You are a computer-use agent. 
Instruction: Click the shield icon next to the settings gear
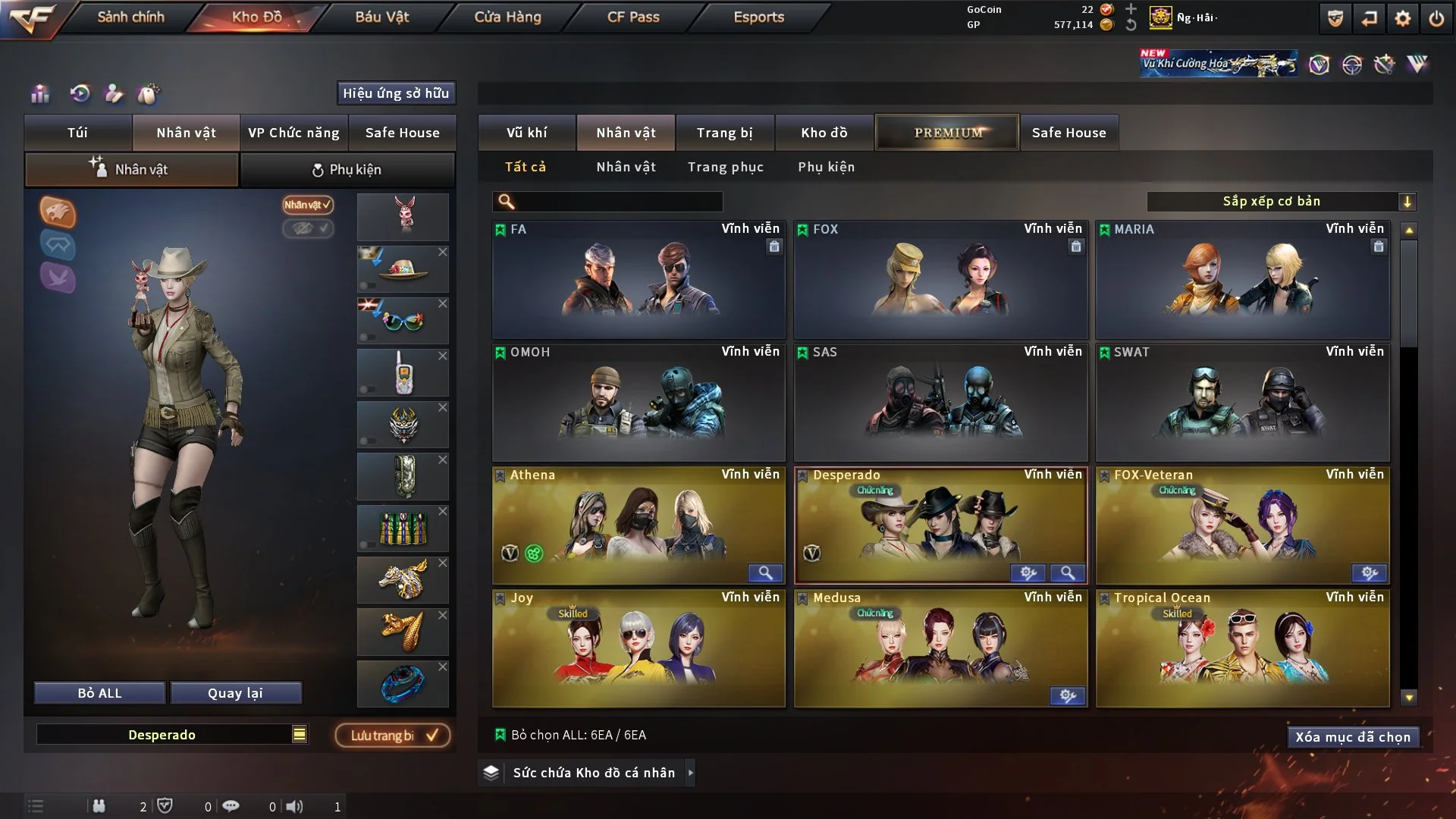[x=1335, y=17]
